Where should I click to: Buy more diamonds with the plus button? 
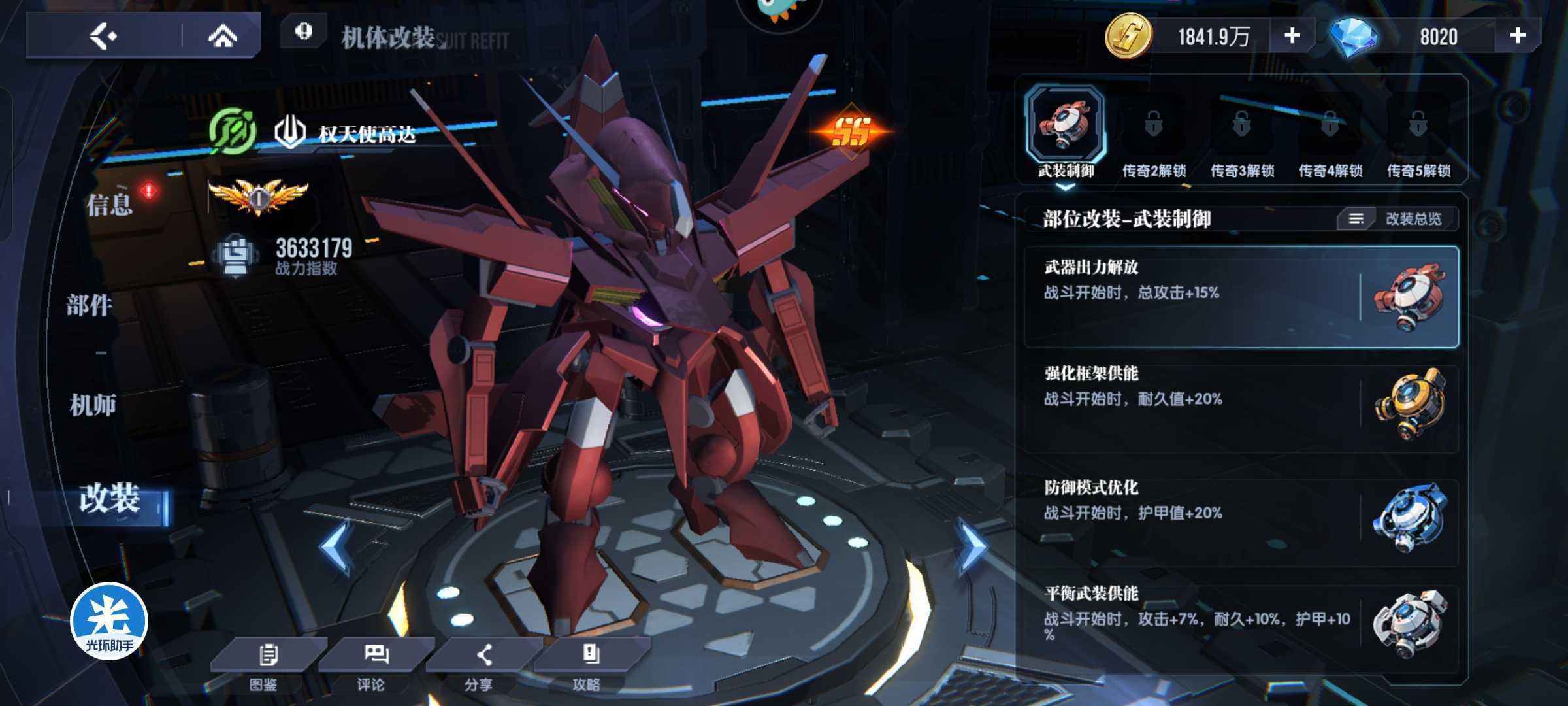click(x=1517, y=35)
